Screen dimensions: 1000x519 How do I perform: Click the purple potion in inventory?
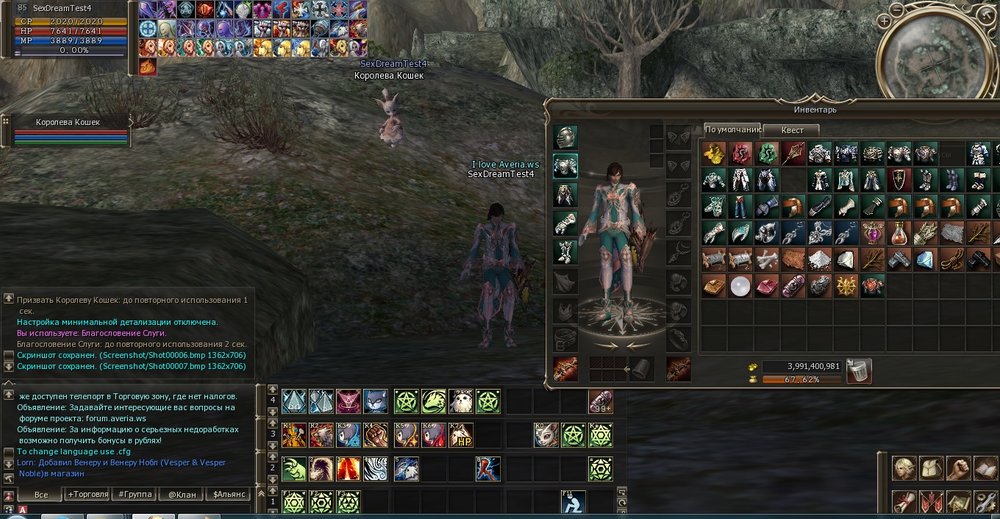pos(873,233)
